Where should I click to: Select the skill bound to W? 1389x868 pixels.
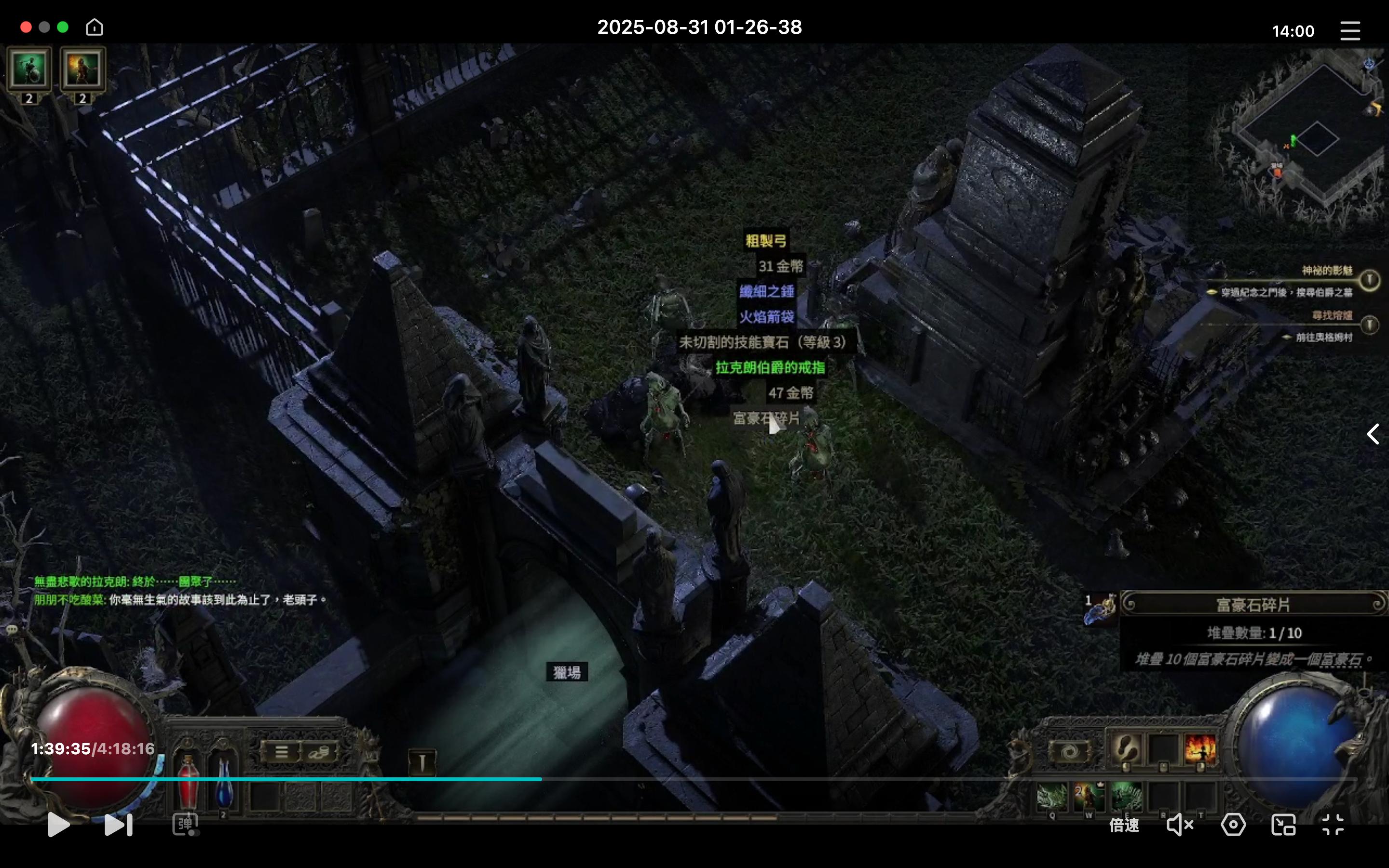pos(1089,797)
